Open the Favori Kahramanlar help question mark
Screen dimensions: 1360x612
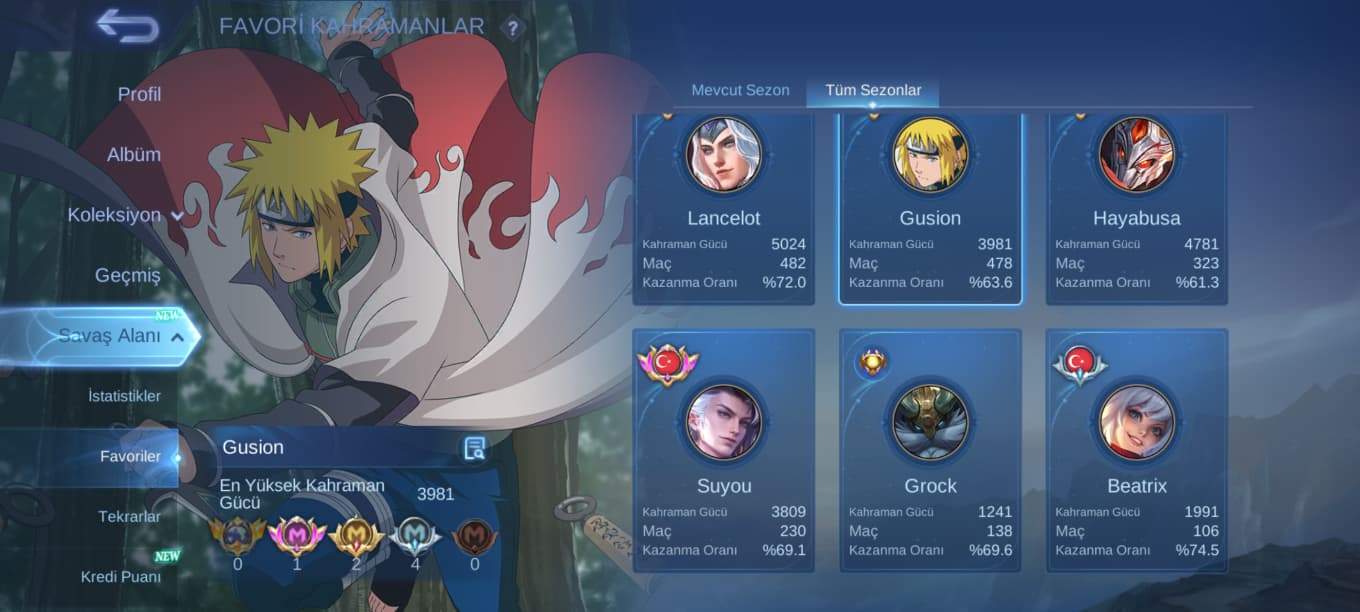pos(513,28)
